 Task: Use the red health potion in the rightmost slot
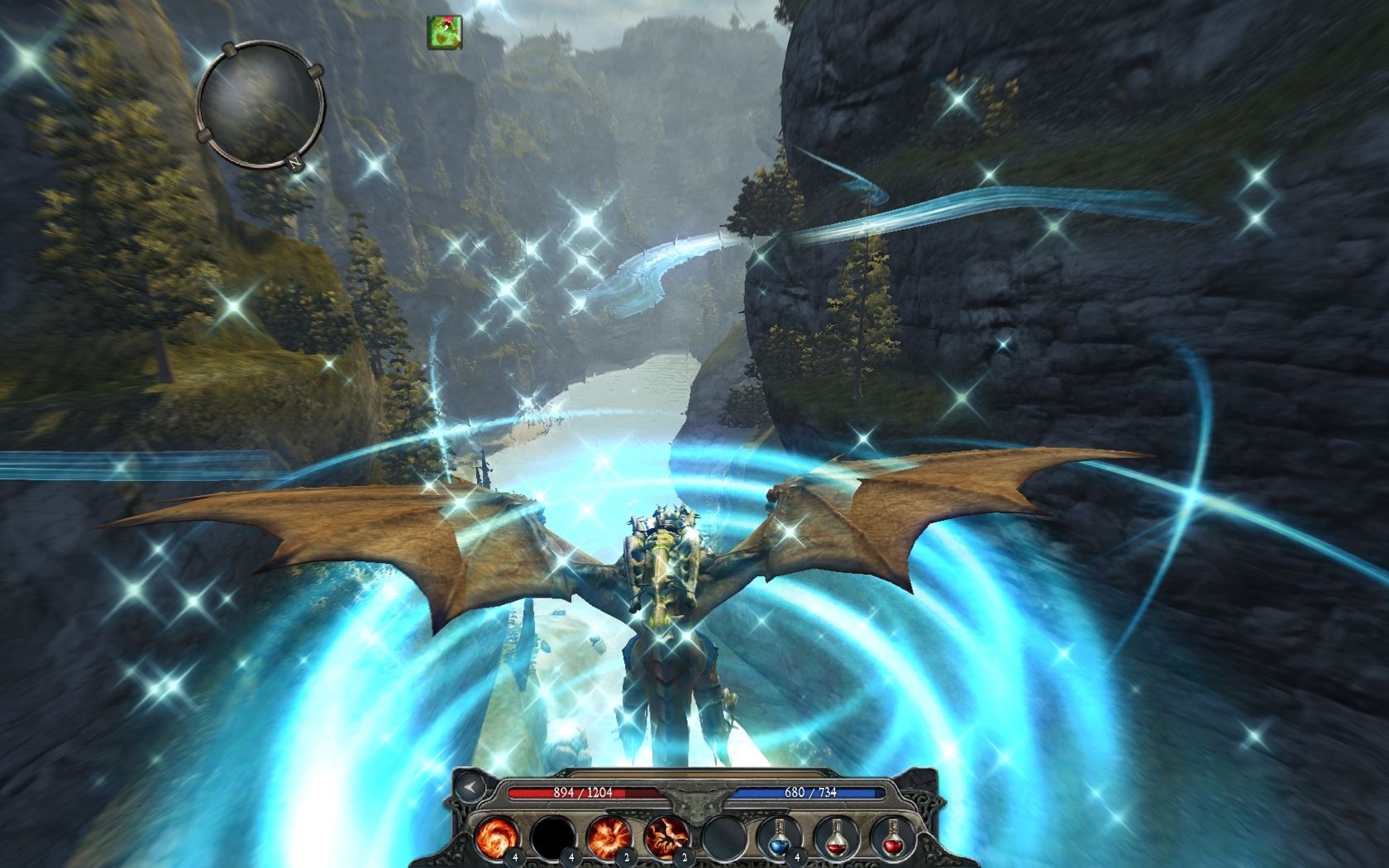click(895, 837)
